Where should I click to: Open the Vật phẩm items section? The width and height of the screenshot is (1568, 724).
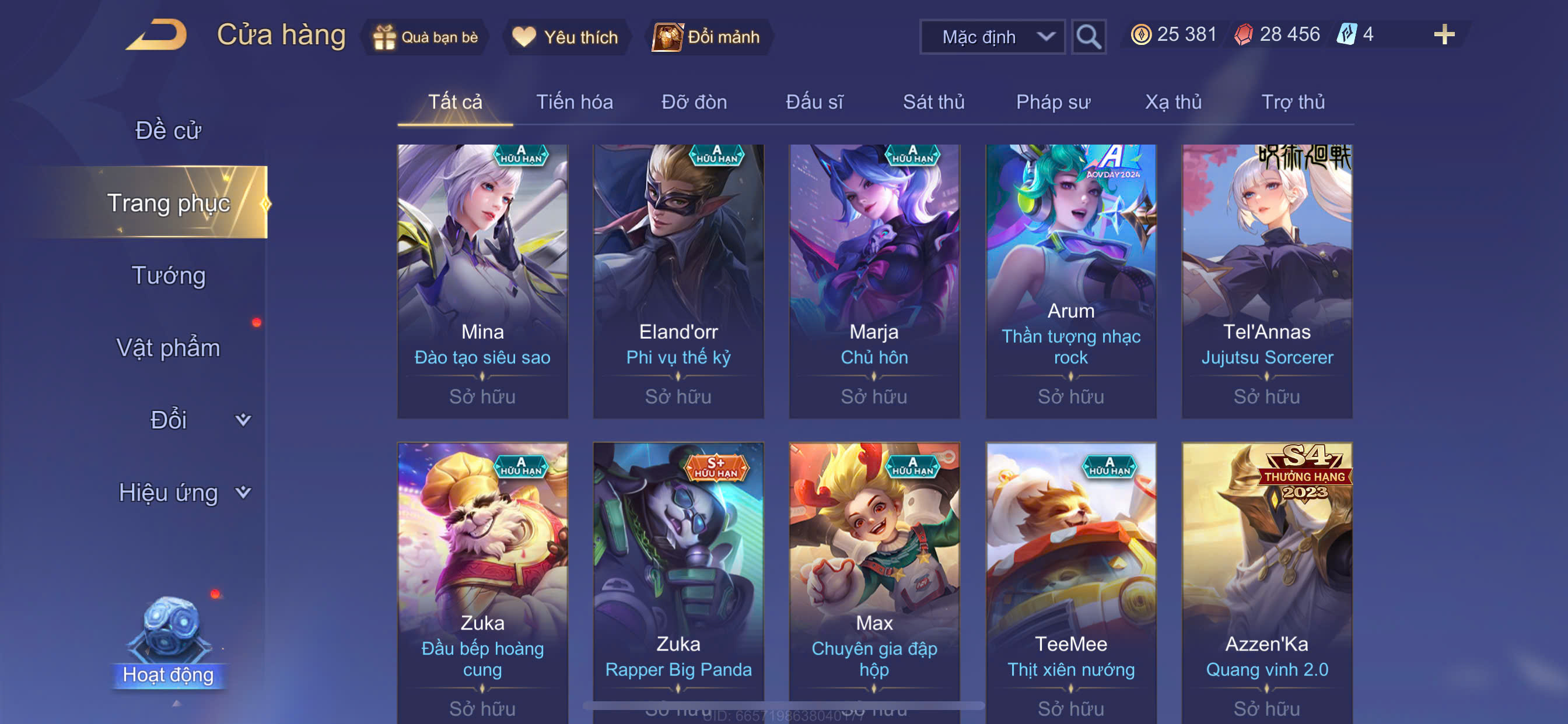point(168,348)
